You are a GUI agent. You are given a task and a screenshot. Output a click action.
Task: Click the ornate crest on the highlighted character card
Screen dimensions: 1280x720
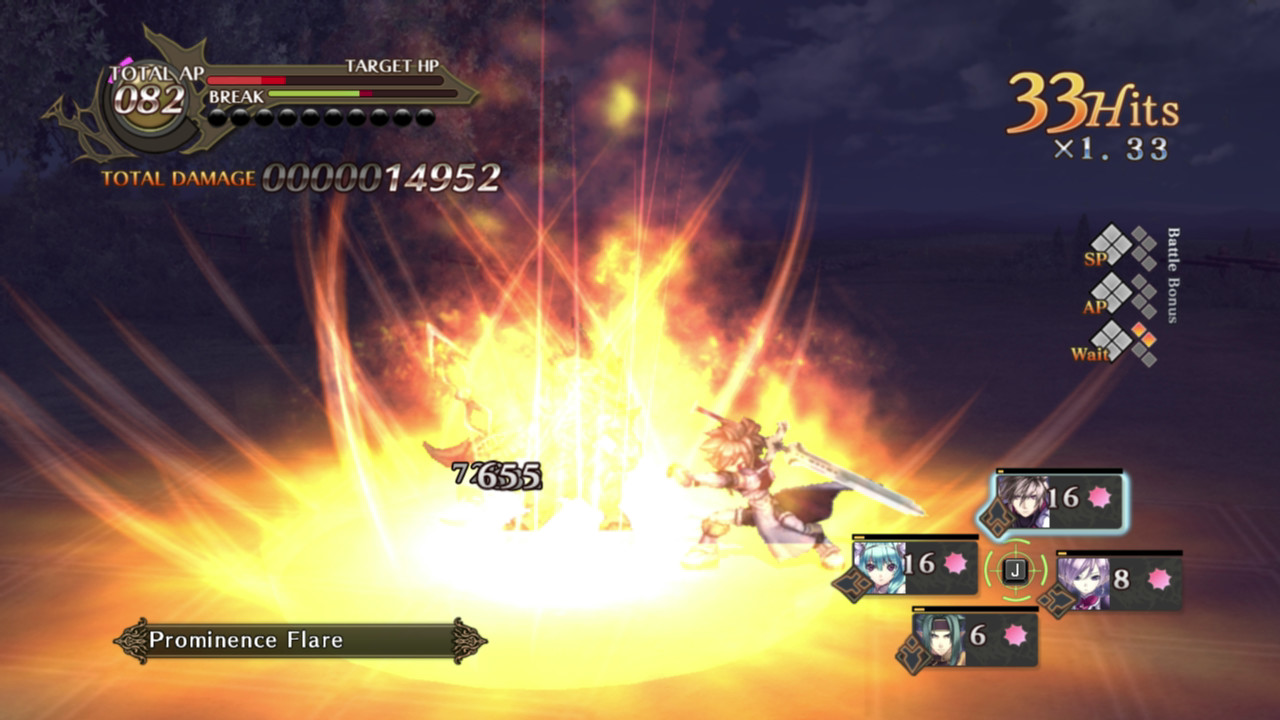pyautogui.click(x=997, y=515)
